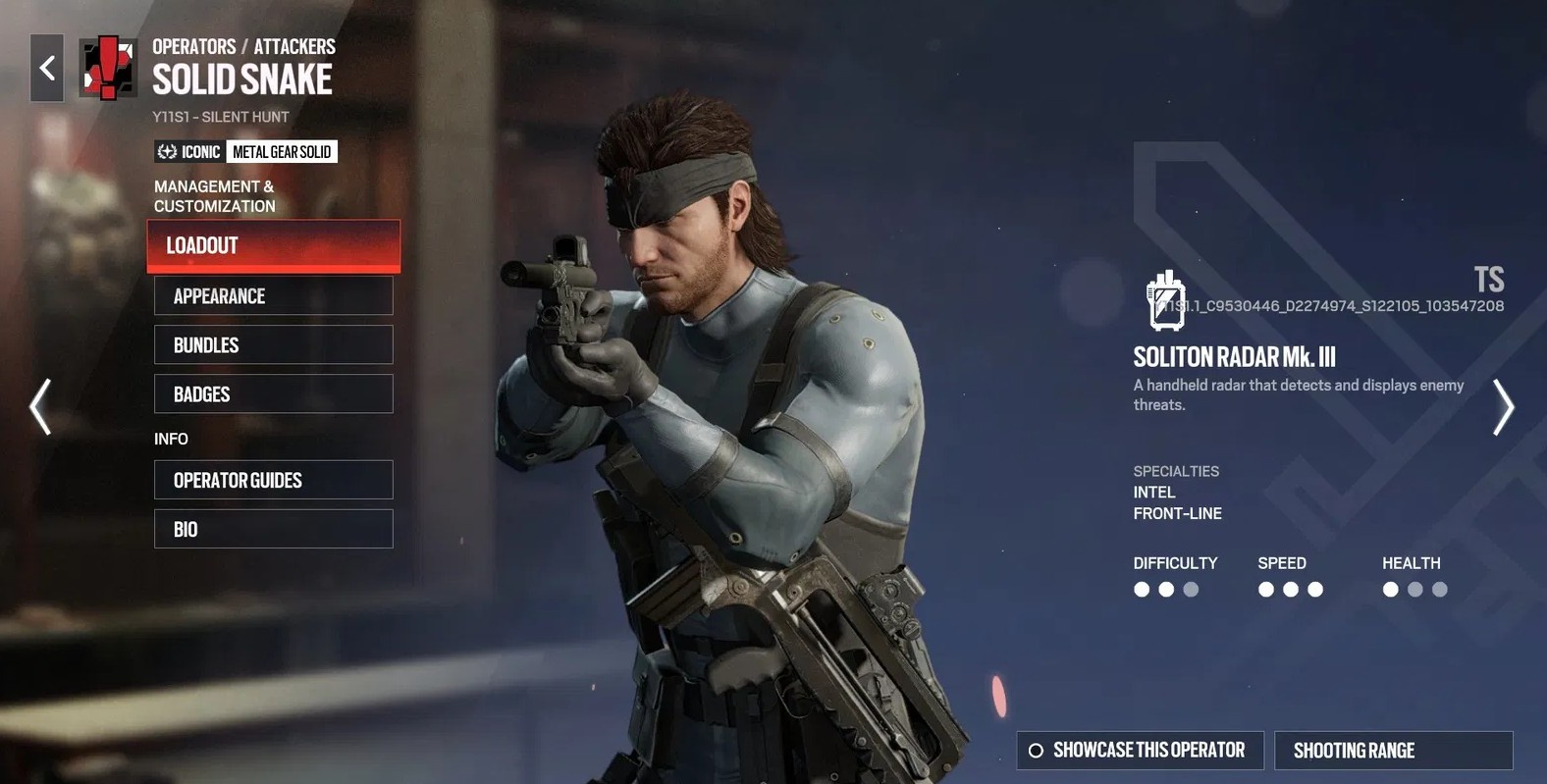1547x784 pixels.
Task: Select the LOADOUT tab
Action: 273,246
